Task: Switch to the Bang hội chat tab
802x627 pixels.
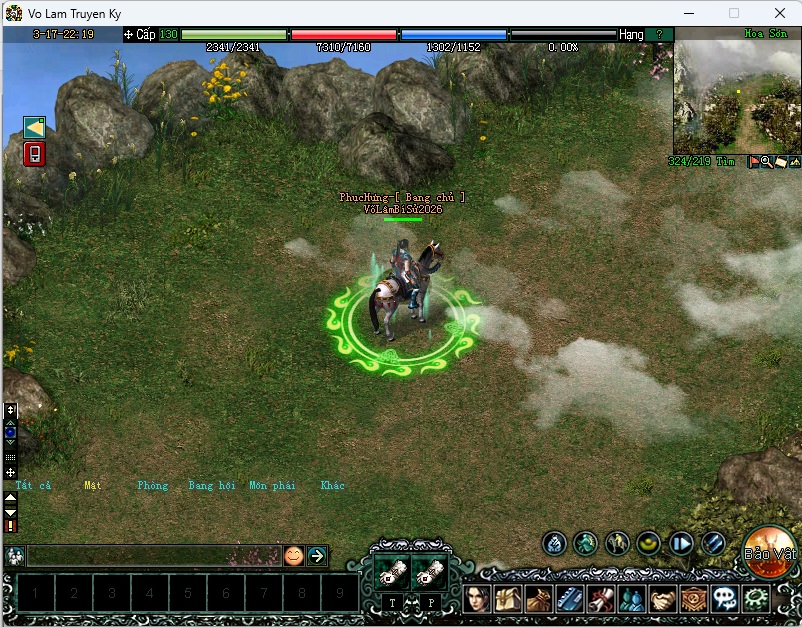Action: pyautogui.click(x=212, y=486)
